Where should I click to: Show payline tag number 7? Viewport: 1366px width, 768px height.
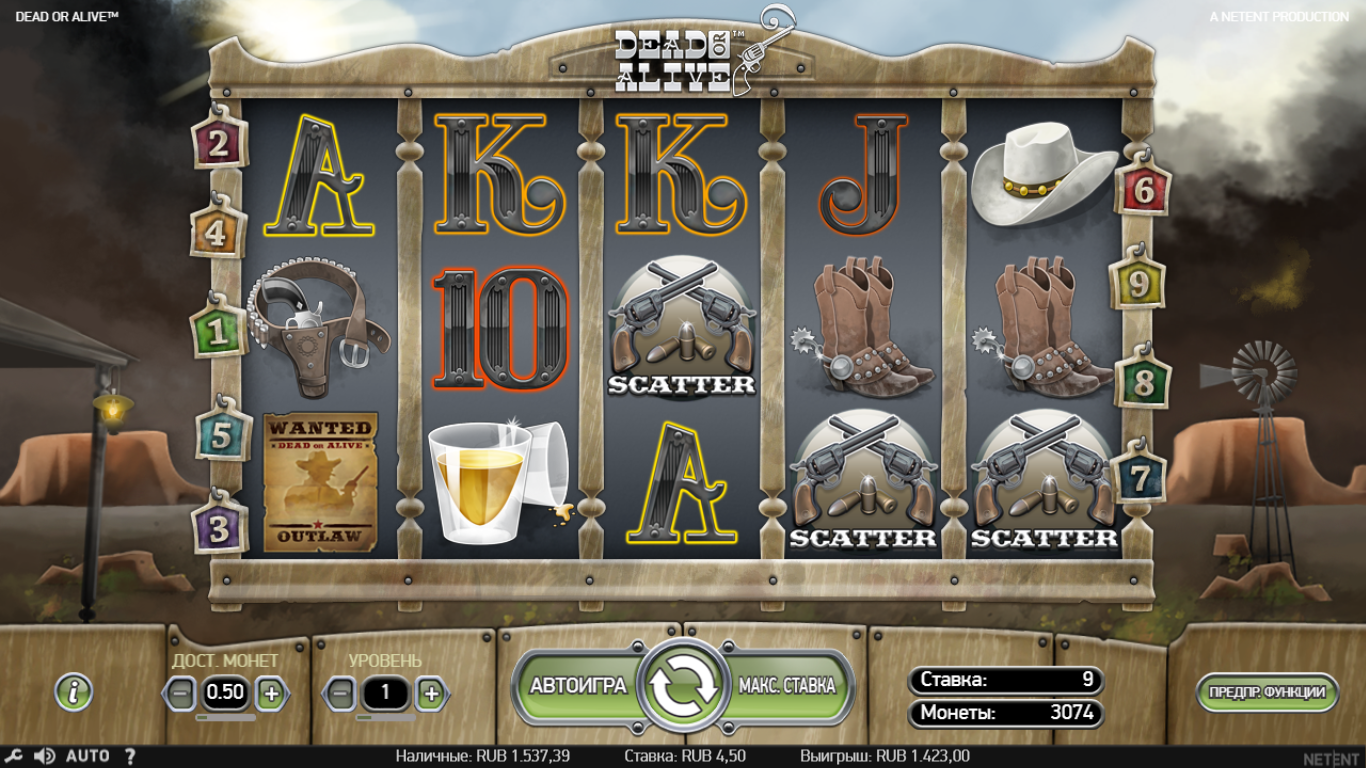click(x=1139, y=478)
